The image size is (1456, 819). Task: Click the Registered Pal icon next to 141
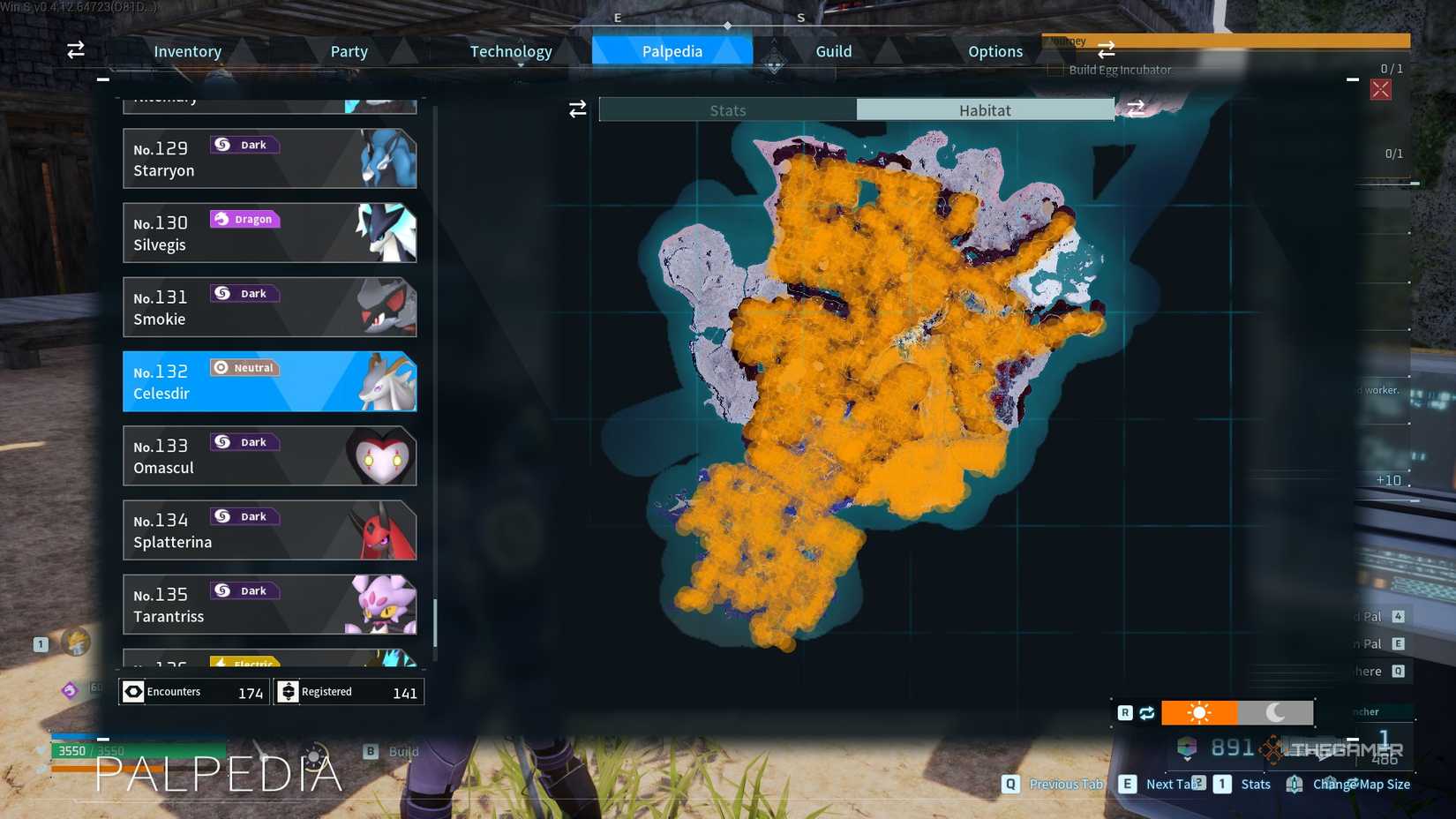click(x=289, y=691)
